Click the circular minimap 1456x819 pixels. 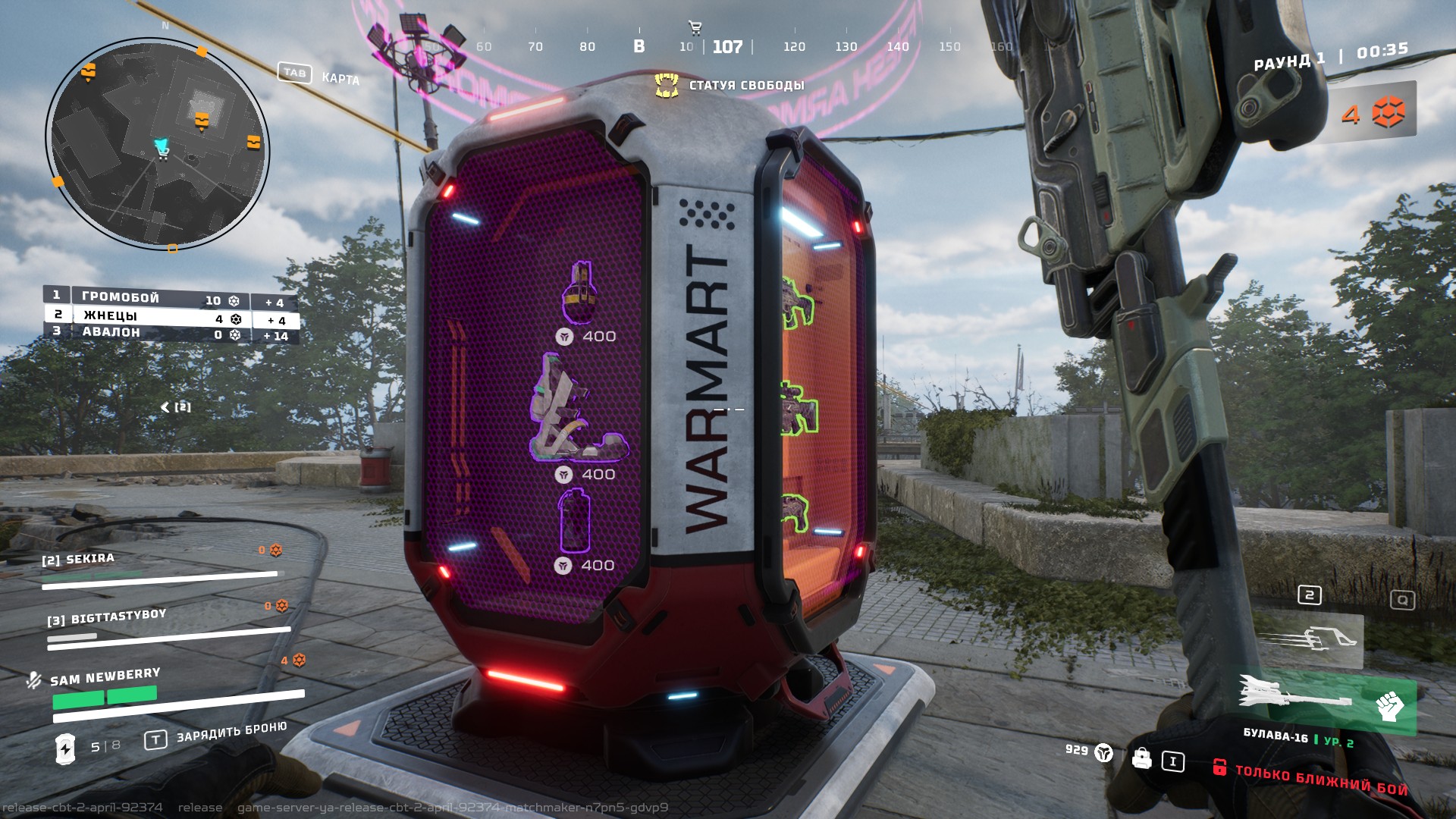pos(158,144)
